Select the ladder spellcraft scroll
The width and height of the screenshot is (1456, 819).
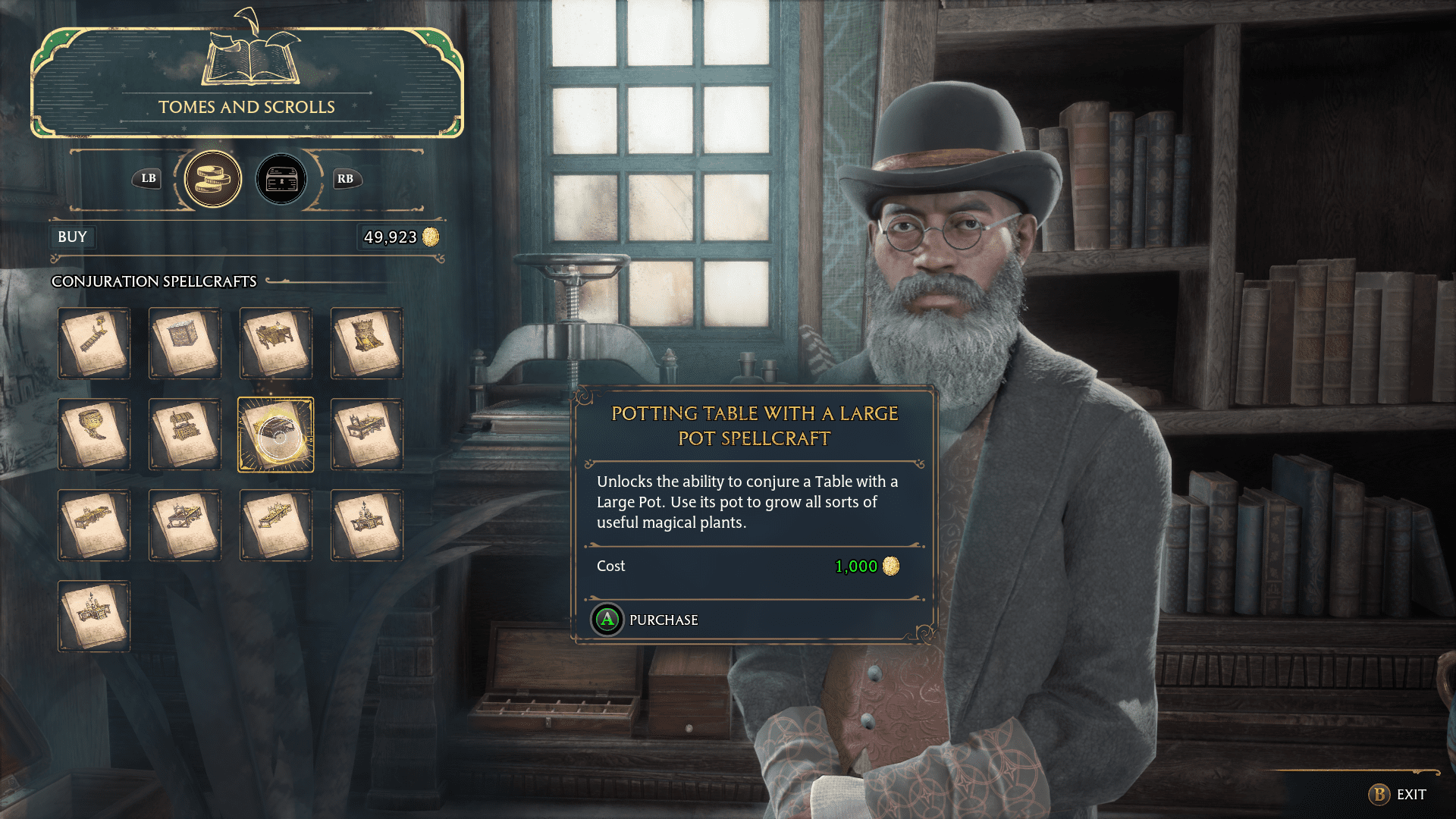click(x=94, y=343)
